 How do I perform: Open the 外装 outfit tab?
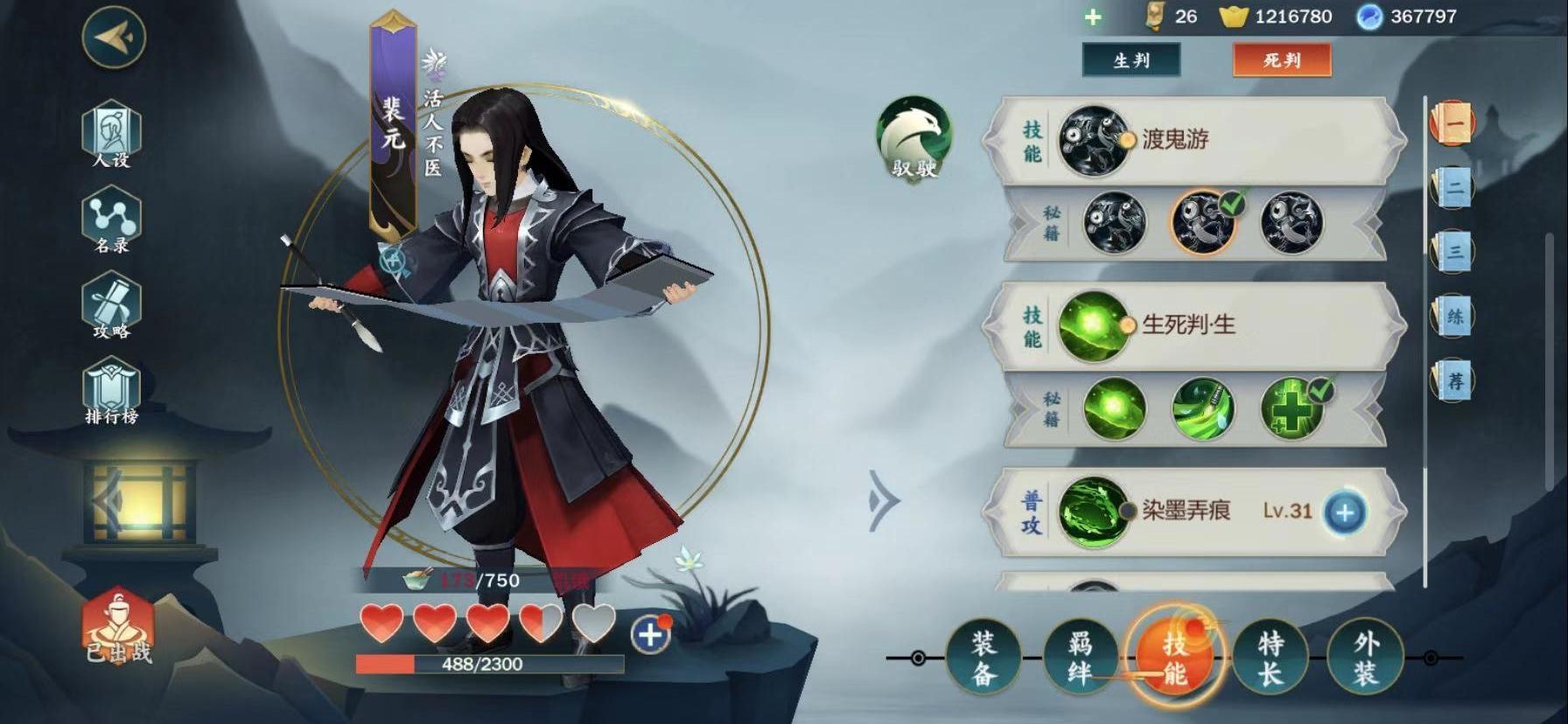coord(1365,658)
